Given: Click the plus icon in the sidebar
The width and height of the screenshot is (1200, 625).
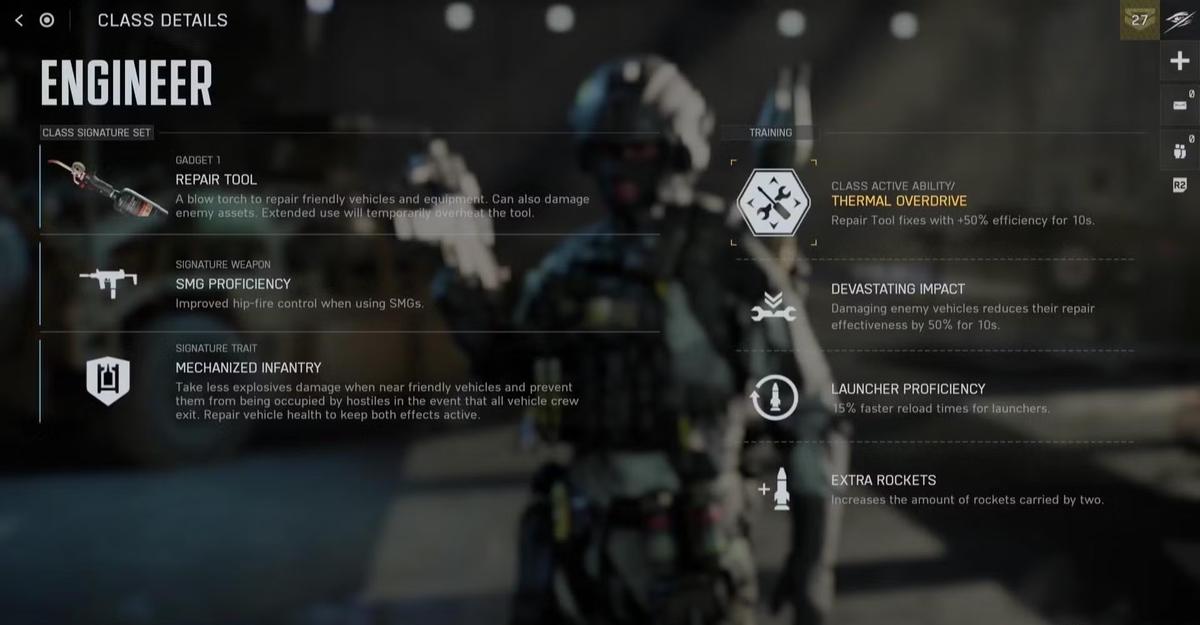Looking at the screenshot, I should tap(1180, 62).
